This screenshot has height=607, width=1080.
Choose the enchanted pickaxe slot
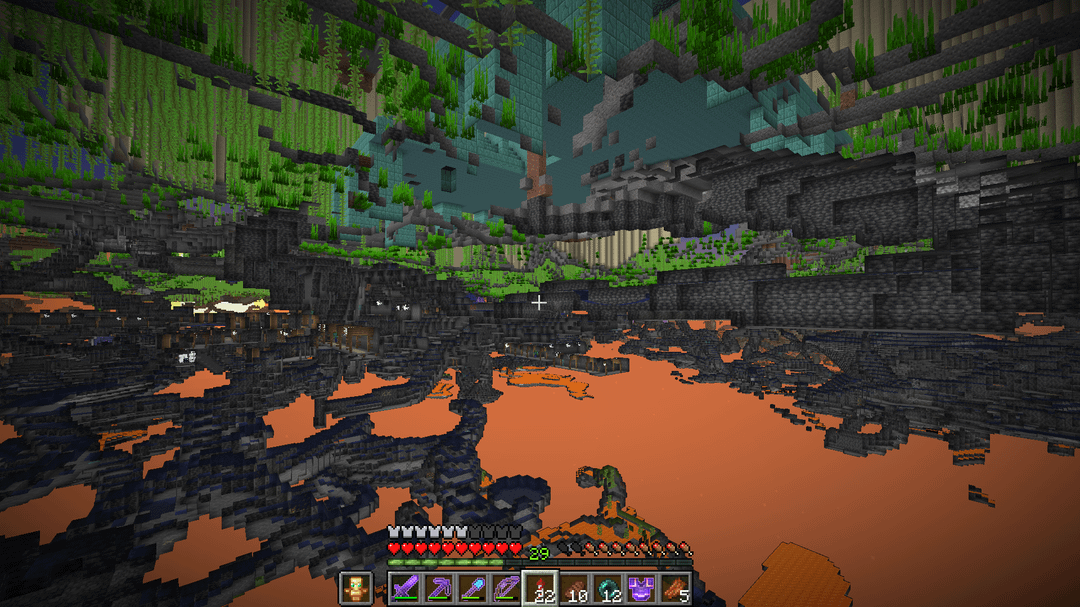point(439,588)
